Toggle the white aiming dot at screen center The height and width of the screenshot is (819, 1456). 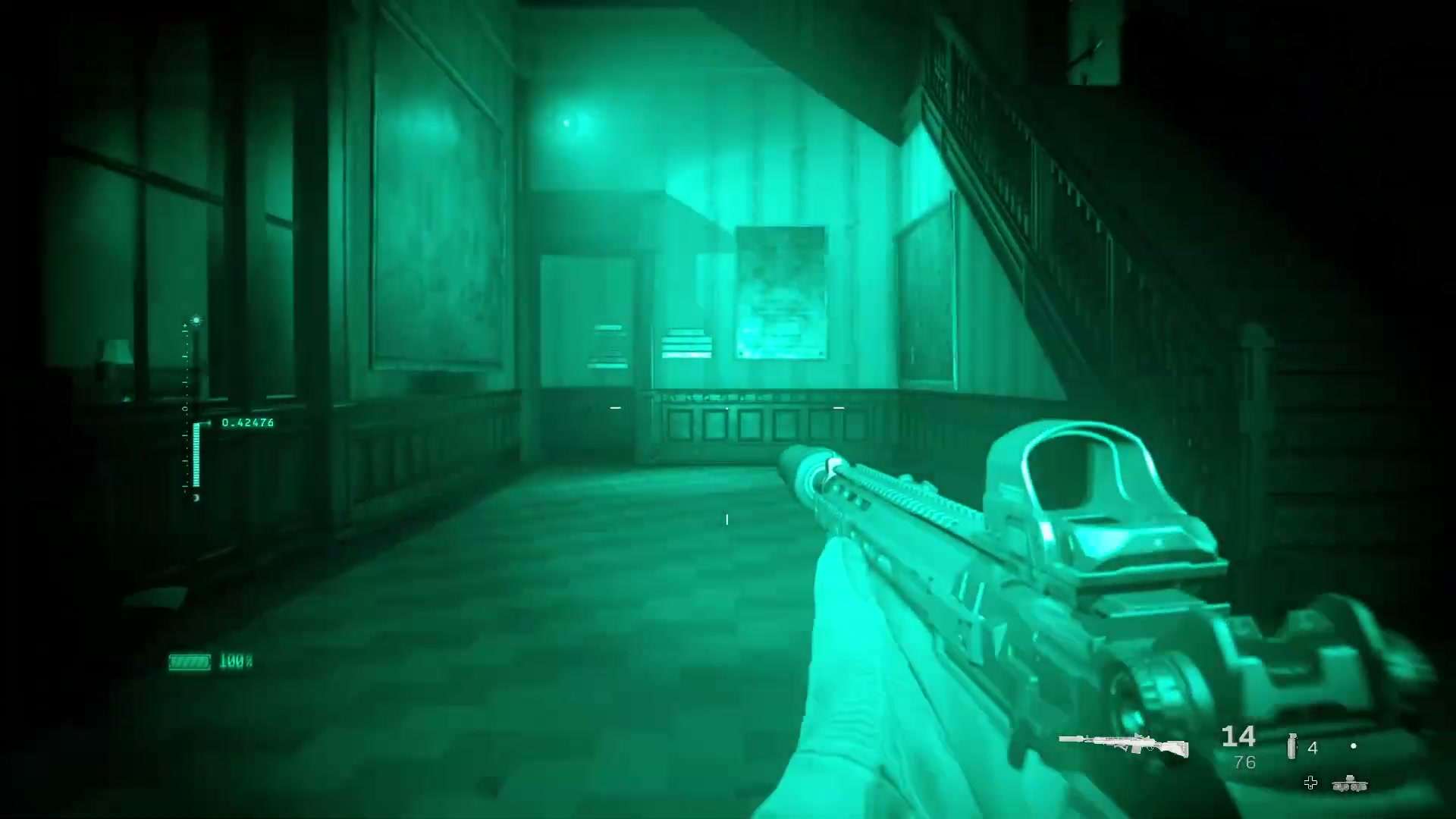[726, 520]
